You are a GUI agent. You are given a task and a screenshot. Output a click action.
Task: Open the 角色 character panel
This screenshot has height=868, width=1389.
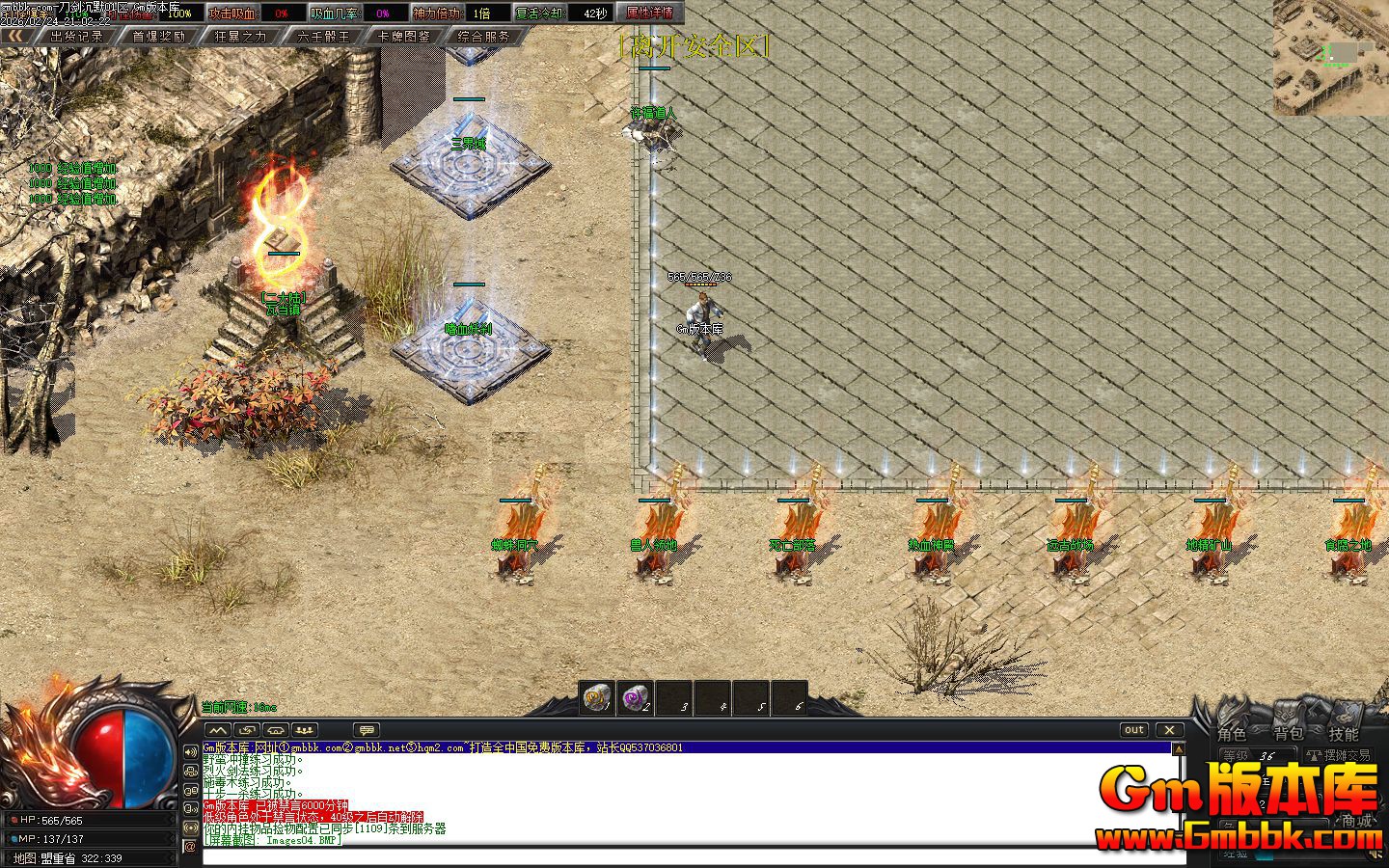1232,735
